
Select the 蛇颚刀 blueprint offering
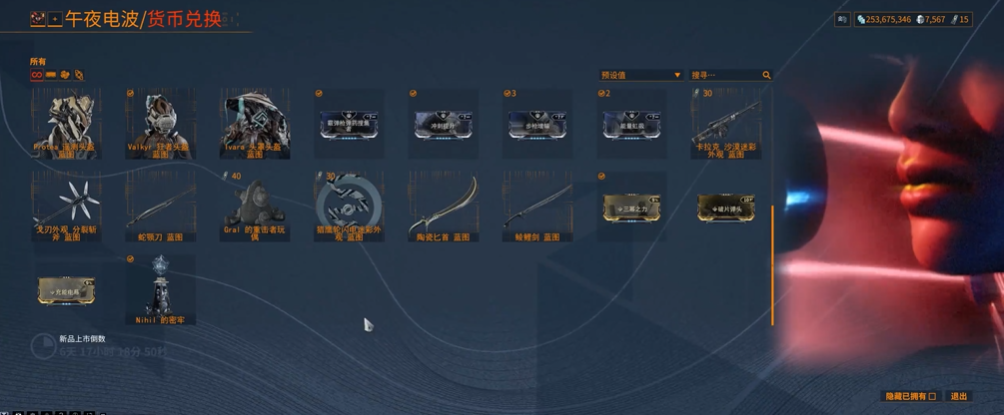(160, 206)
